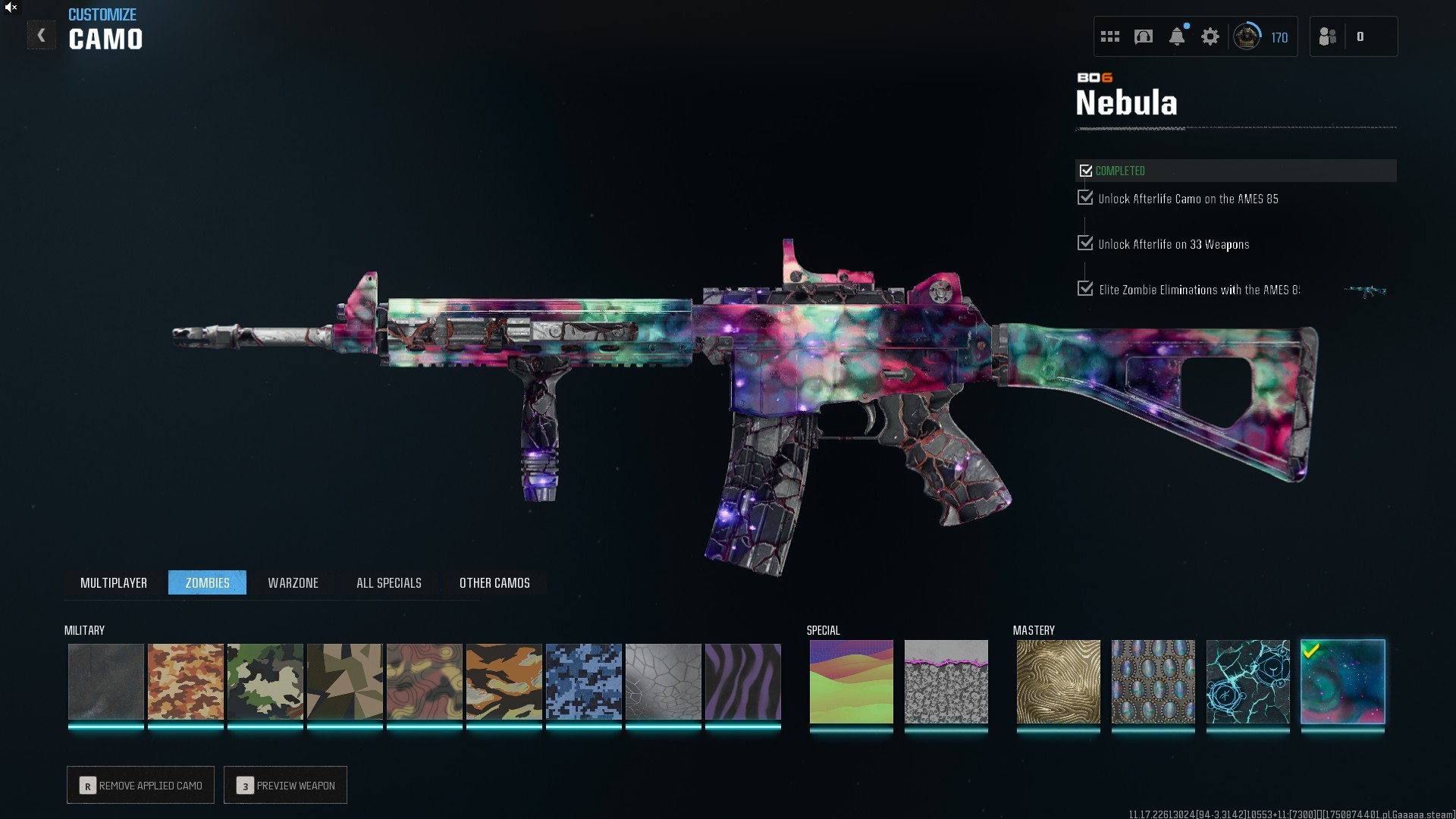Open the social party icon
Screen dimensions: 1456x819
pyautogui.click(x=1328, y=36)
